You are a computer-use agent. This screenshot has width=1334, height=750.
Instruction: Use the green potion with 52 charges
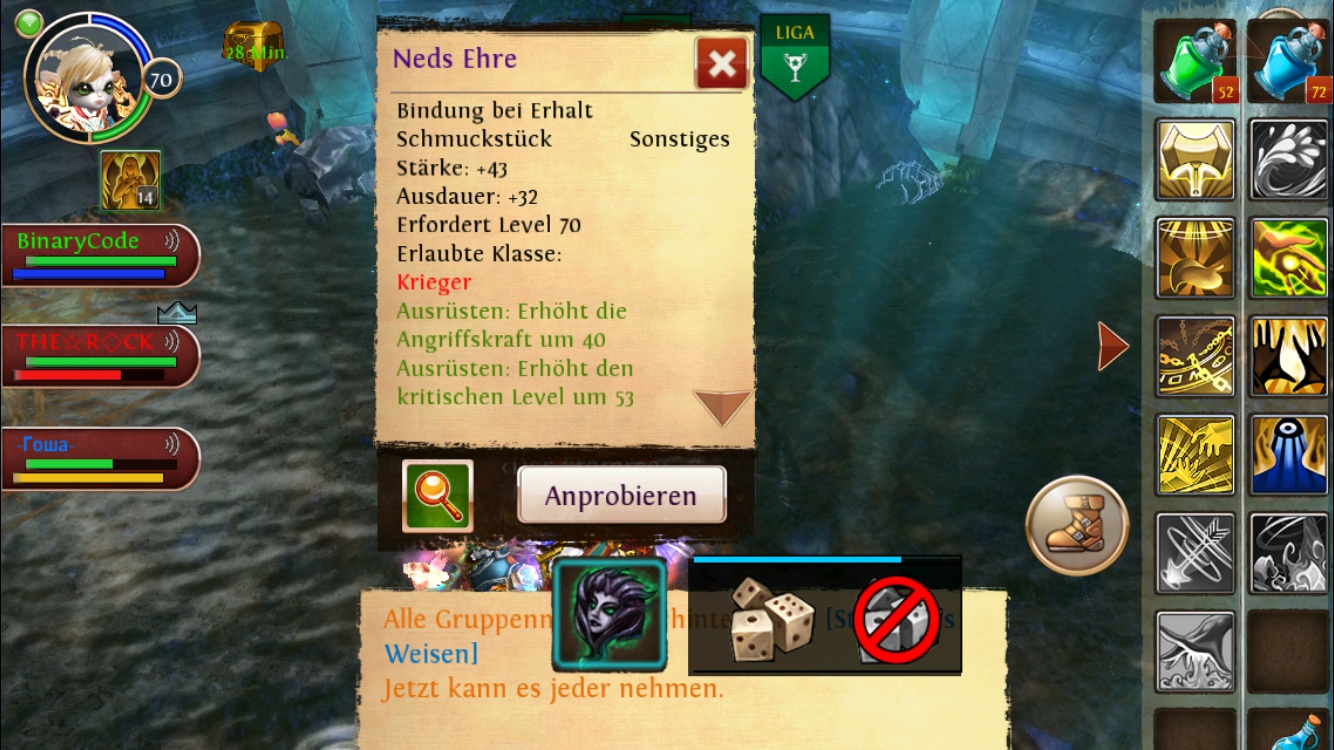click(x=1195, y=62)
